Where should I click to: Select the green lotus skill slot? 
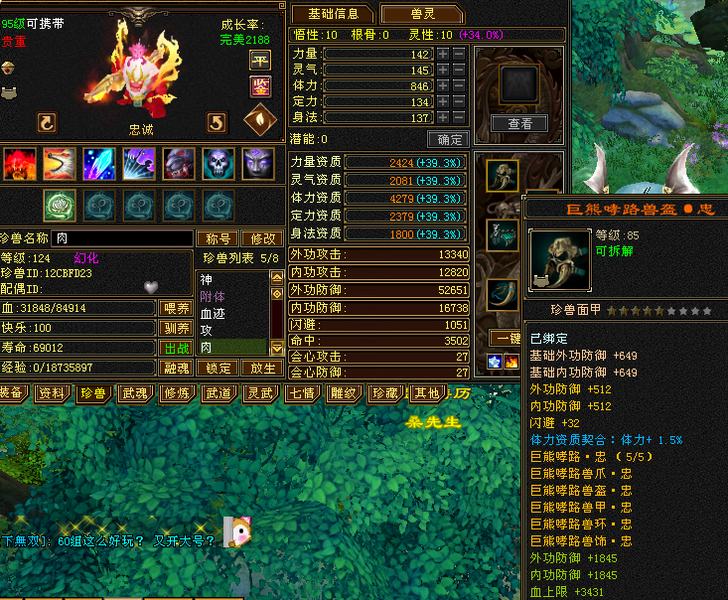tap(58, 205)
